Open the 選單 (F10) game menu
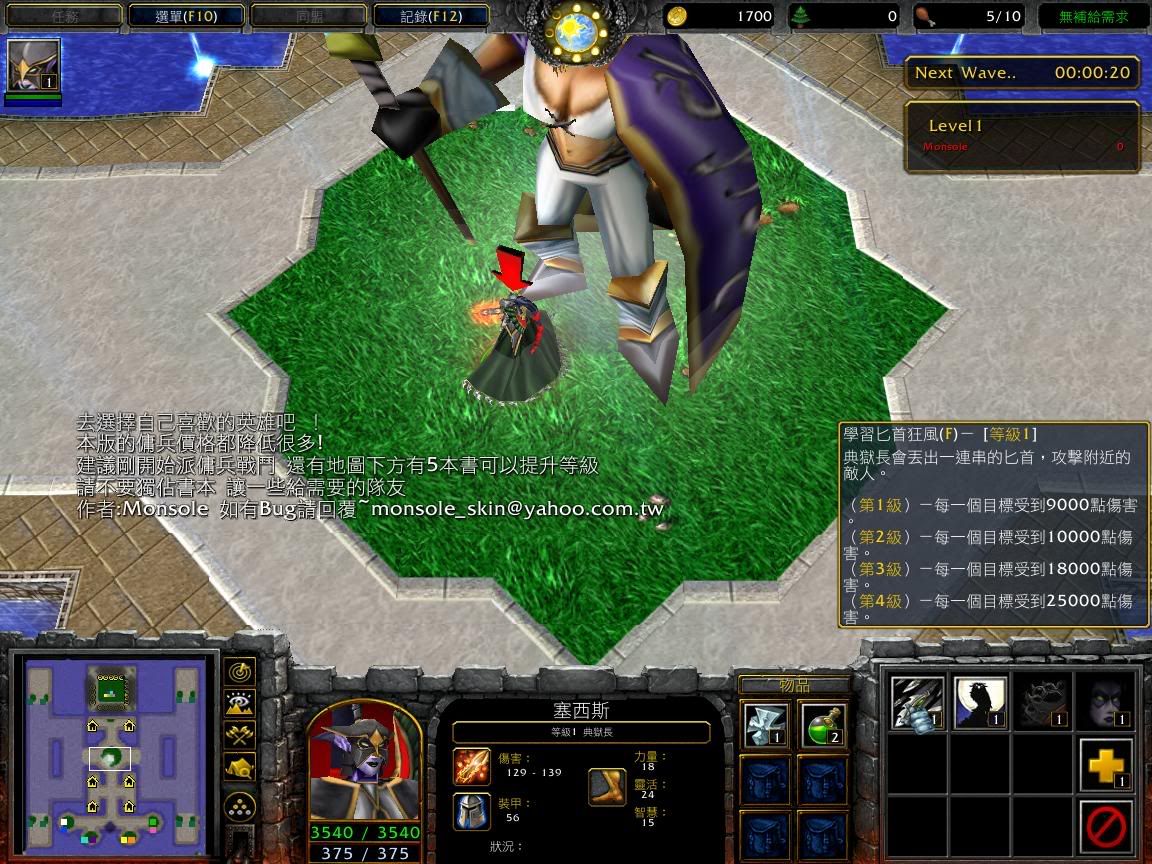Screen dimensions: 1152x864 click(186, 16)
